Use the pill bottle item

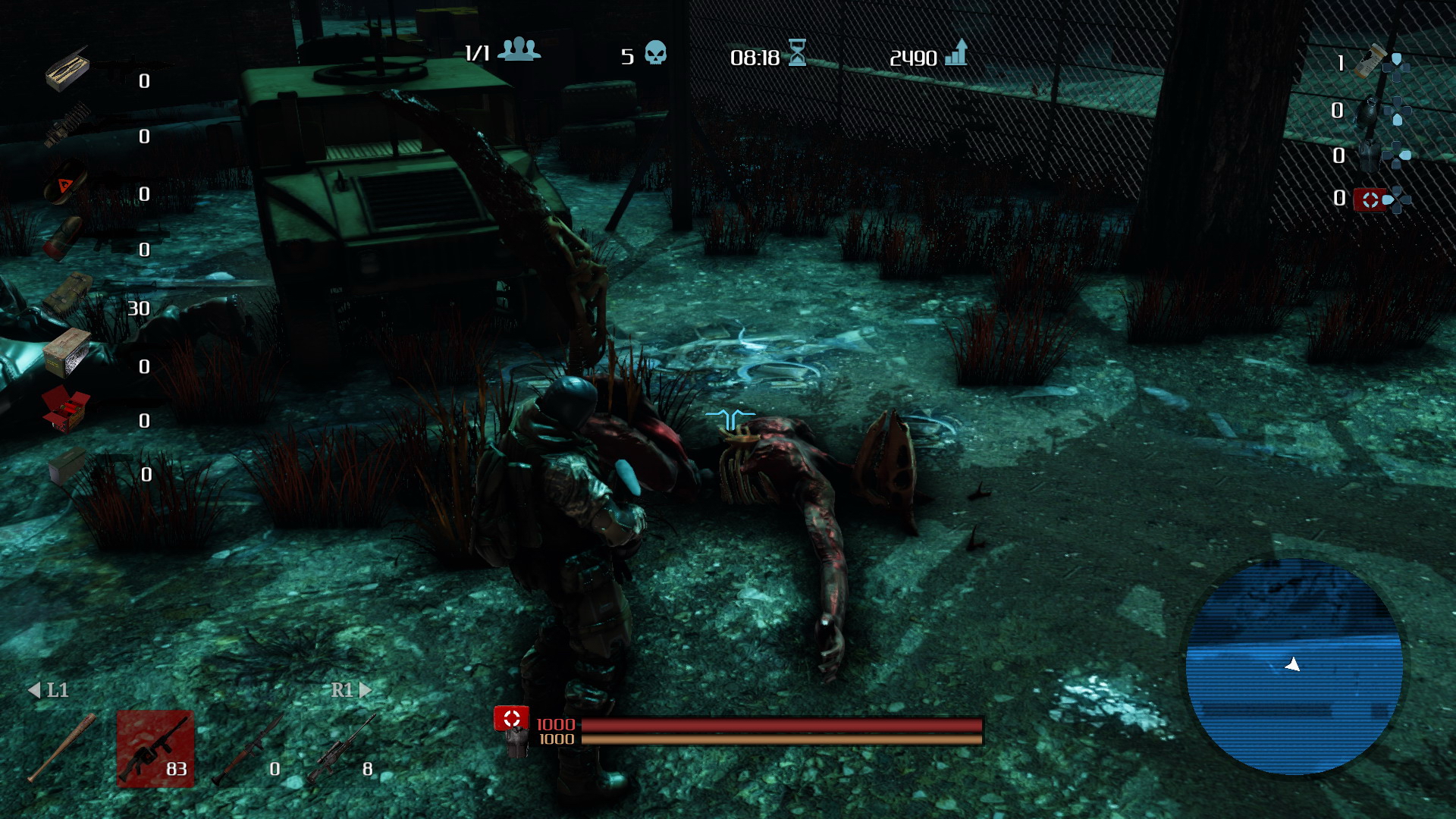(x=1371, y=62)
